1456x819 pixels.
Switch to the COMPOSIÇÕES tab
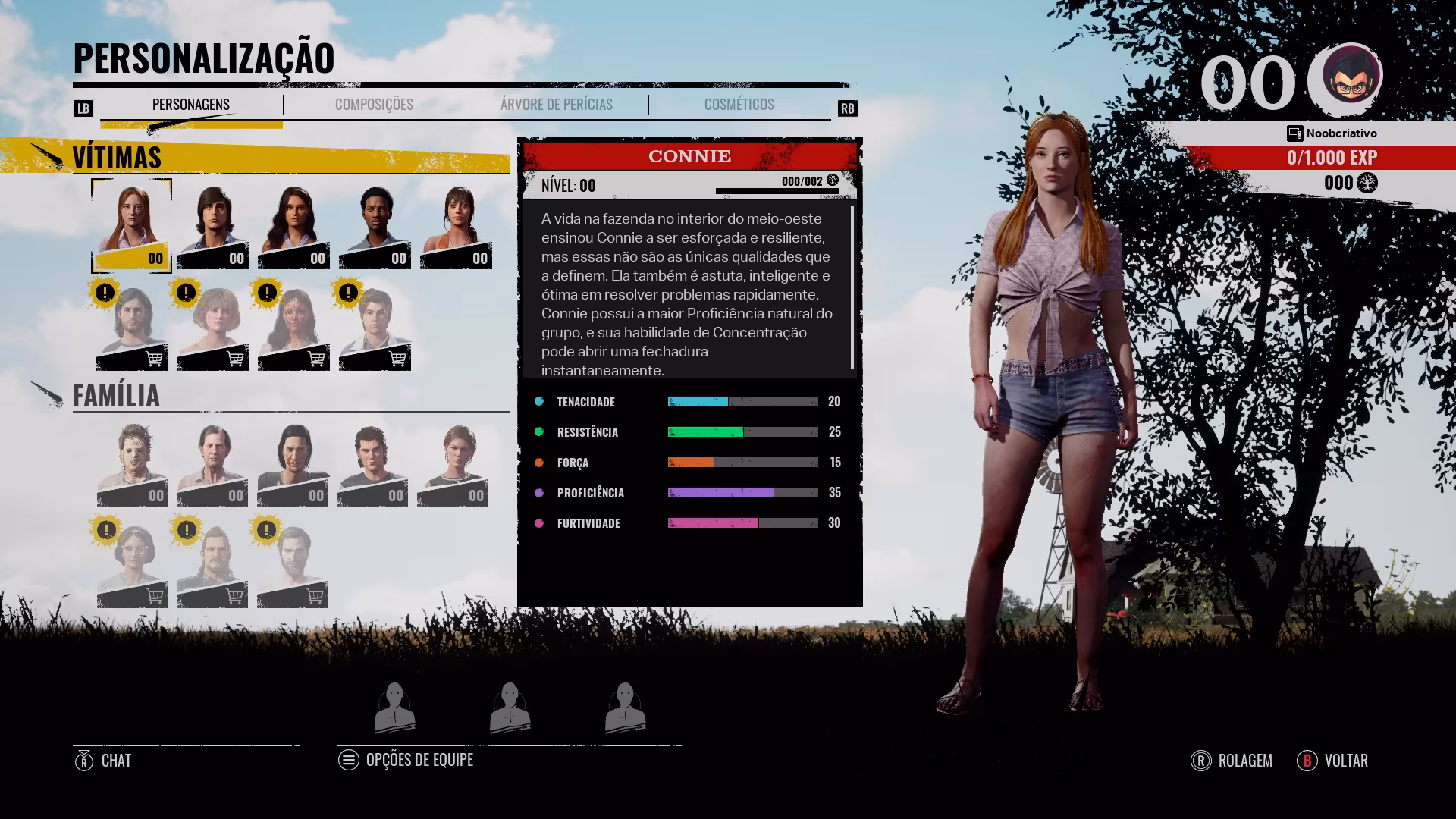click(373, 105)
